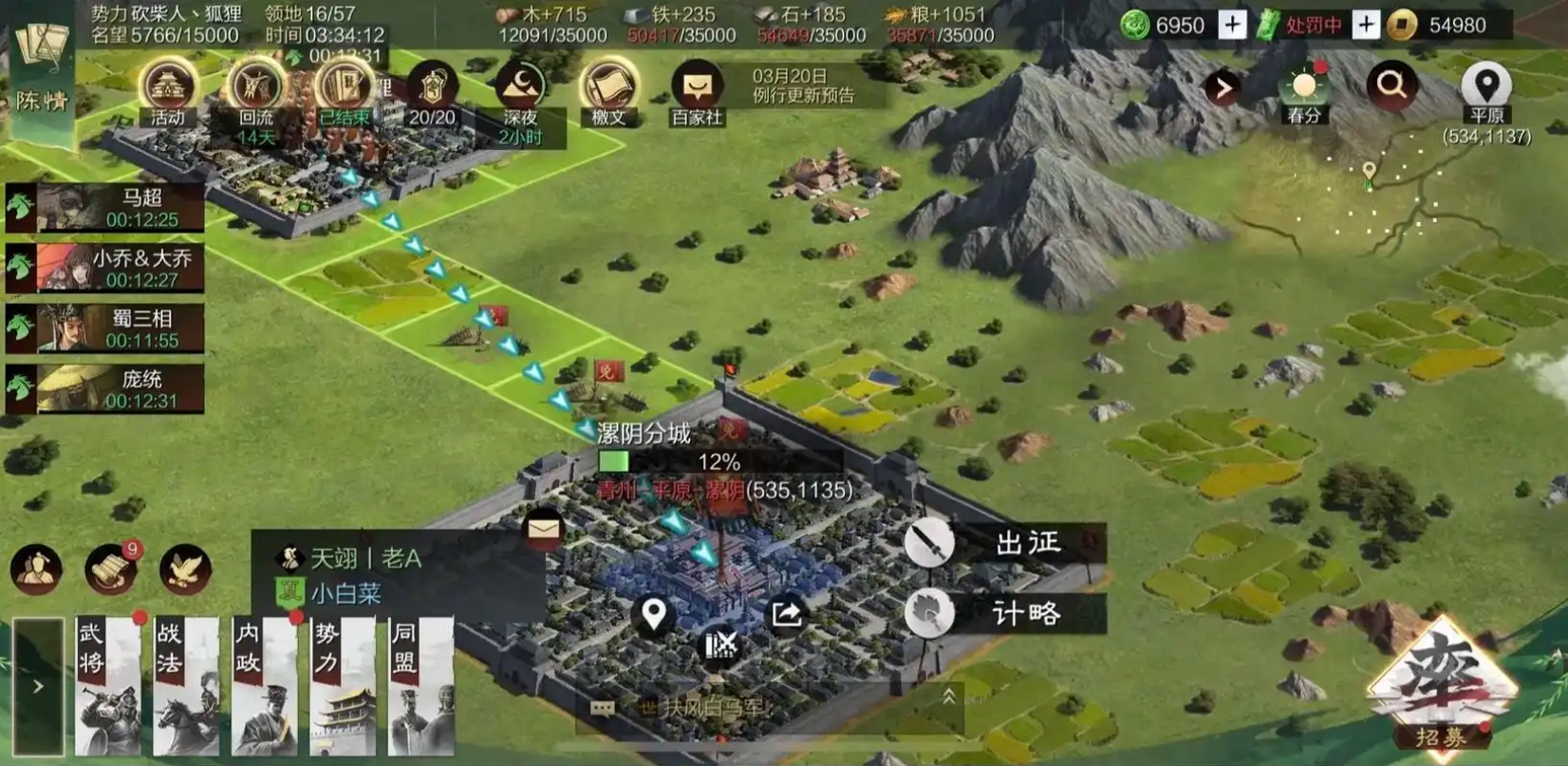Image resolution: width=1568 pixels, height=766 pixels.
Task: Select the 蜀三相 army row
Action: pos(105,328)
